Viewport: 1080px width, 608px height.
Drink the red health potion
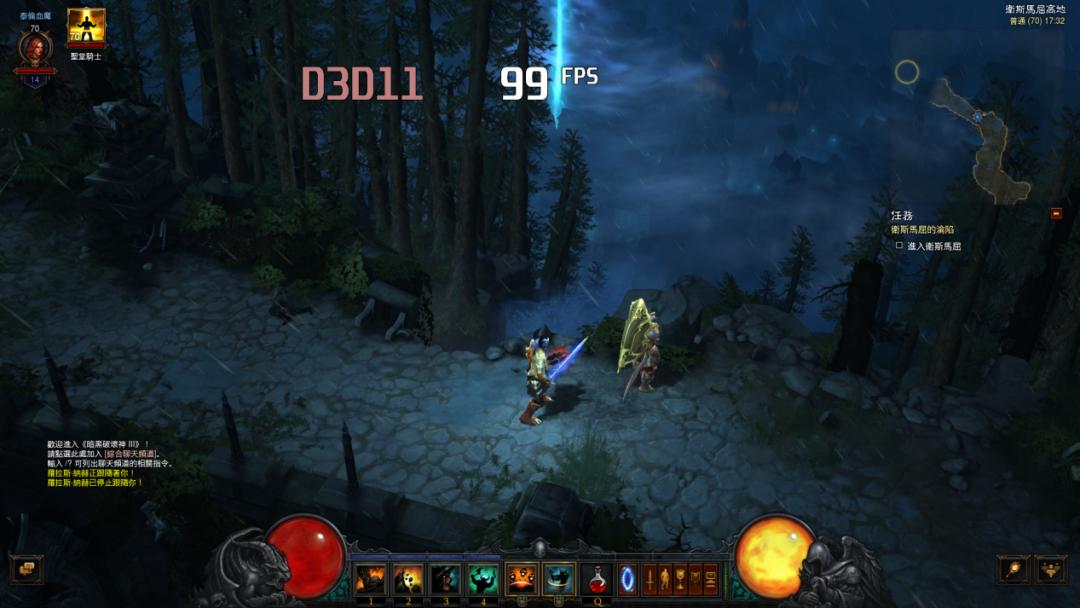[599, 579]
